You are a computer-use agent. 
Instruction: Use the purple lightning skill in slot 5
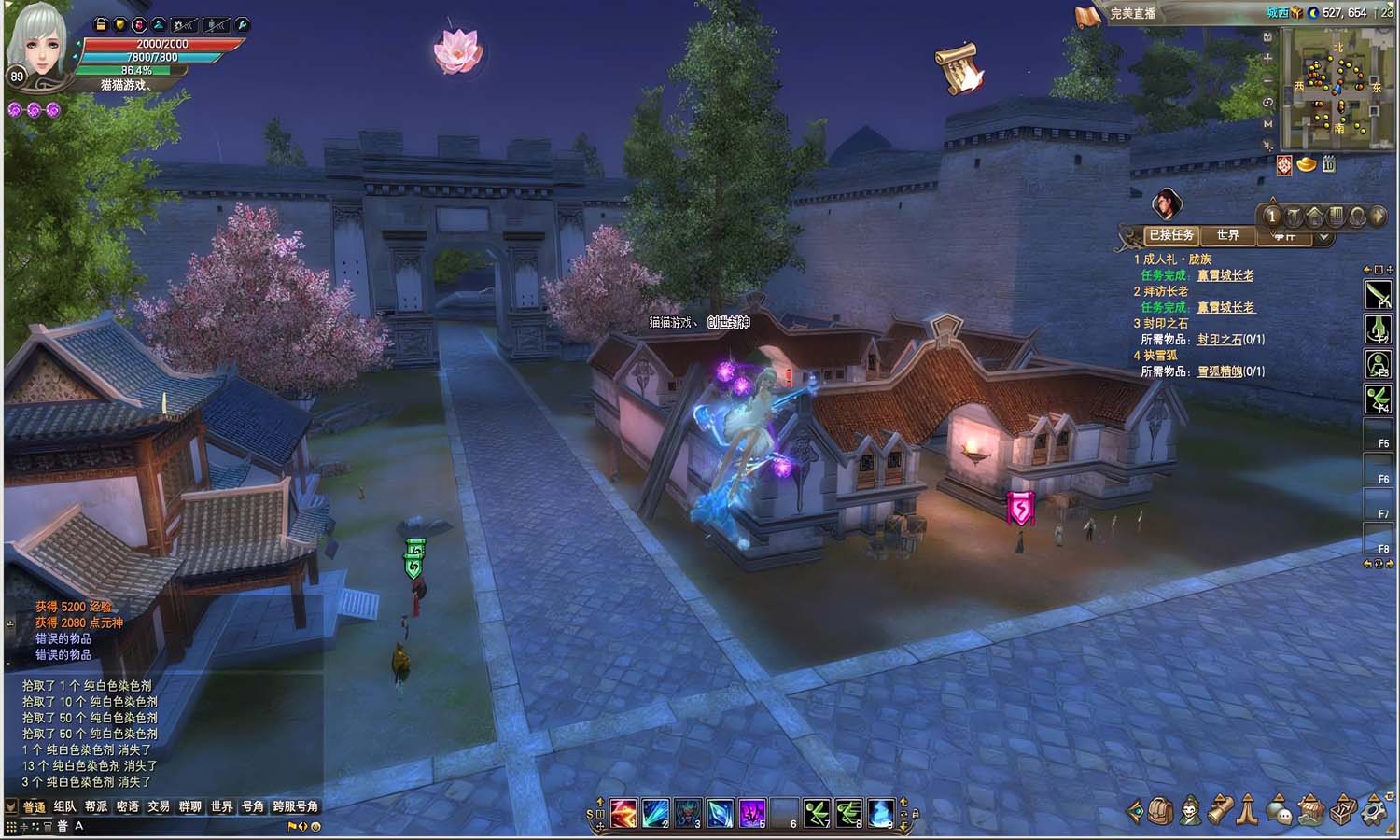click(x=752, y=813)
